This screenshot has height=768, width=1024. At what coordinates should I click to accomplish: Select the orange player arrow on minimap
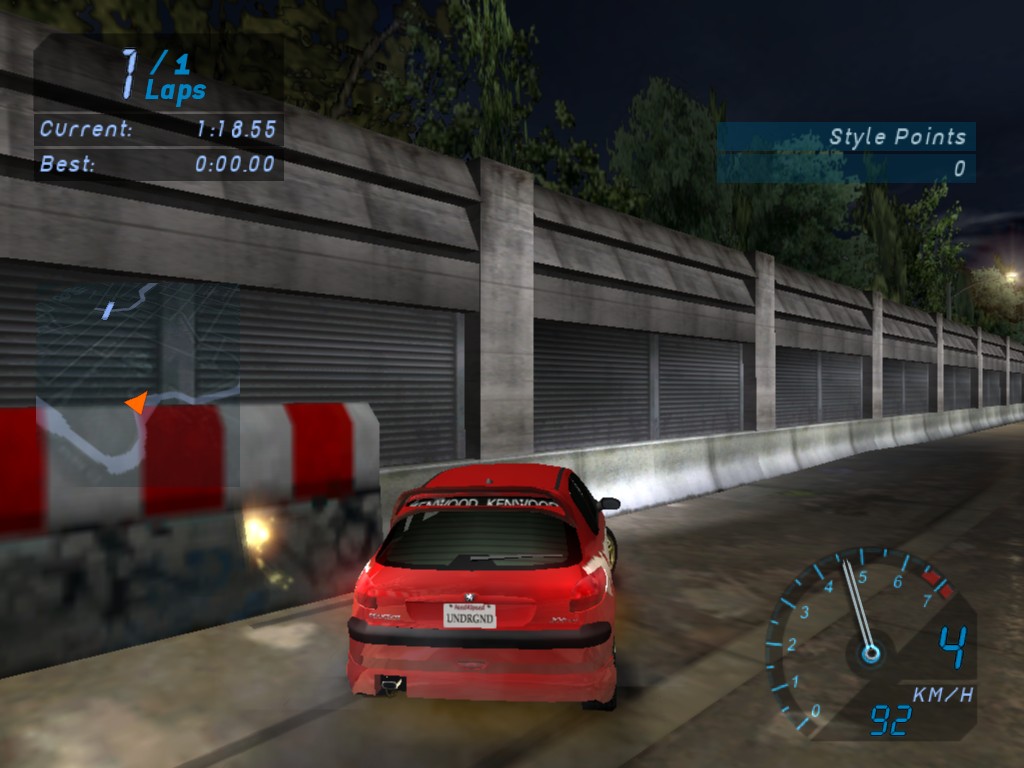click(136, 402)
